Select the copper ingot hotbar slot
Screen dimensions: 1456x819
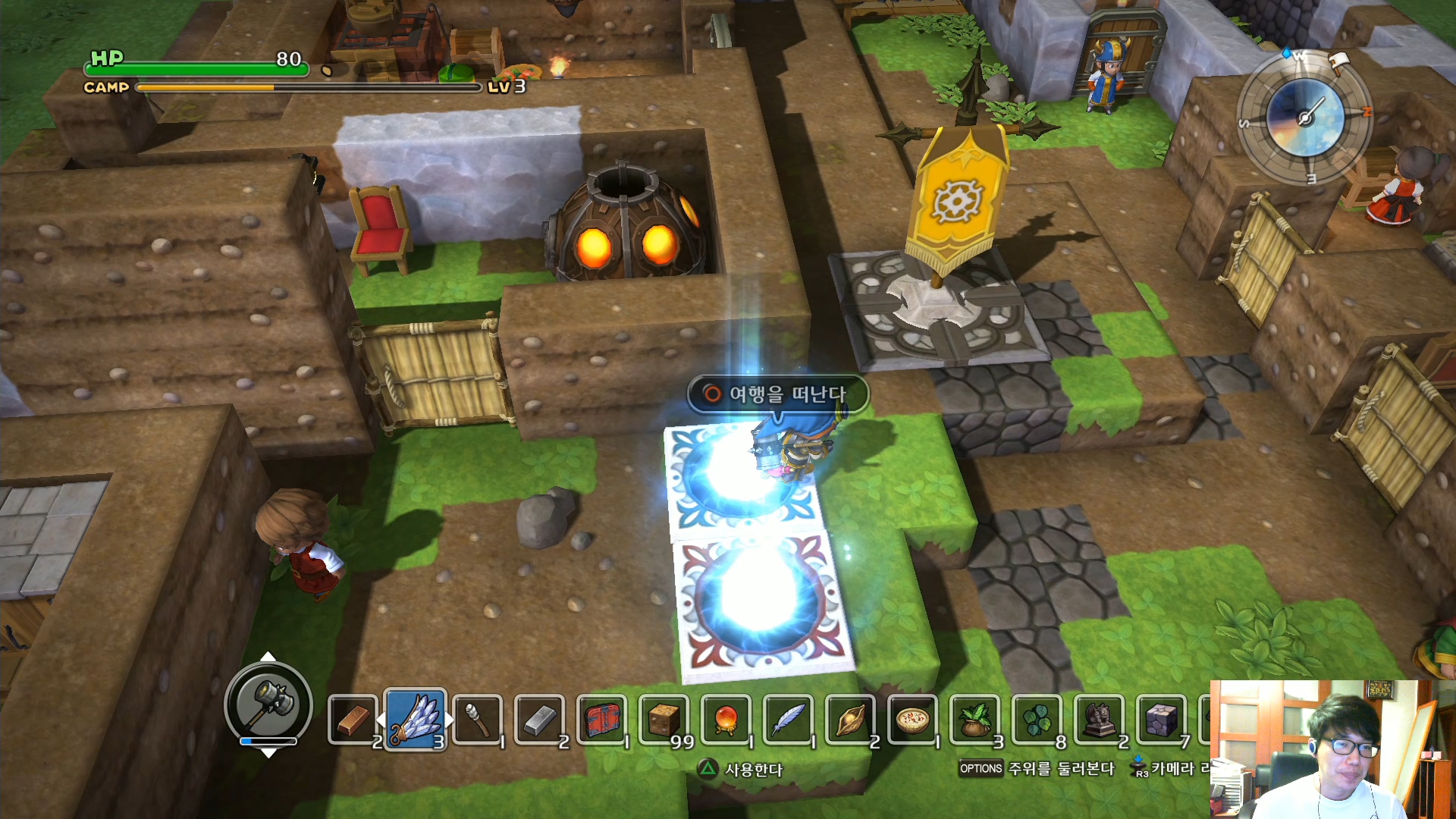coord(353,720)
